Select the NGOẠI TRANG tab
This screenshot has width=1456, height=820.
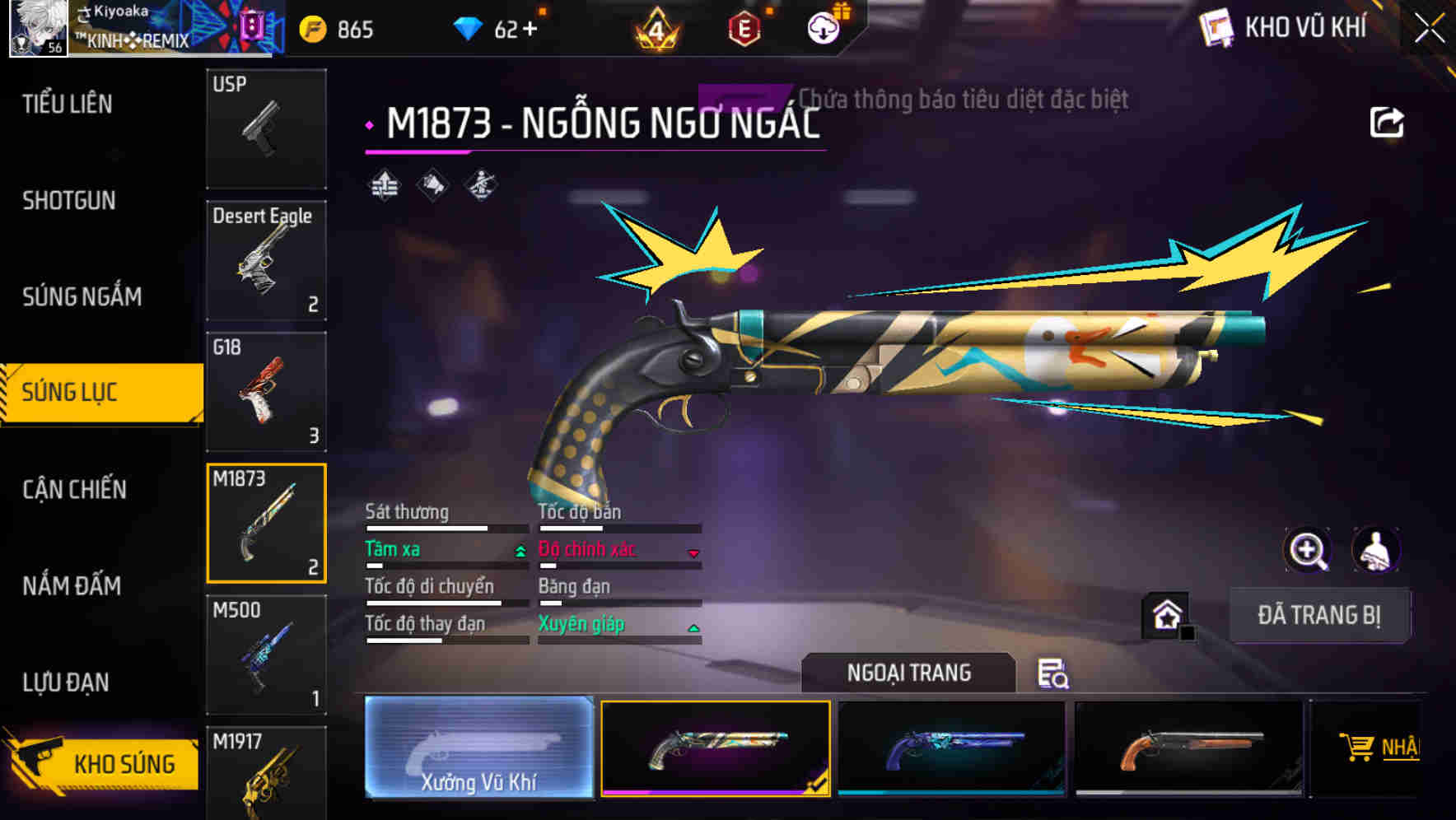pyautogui.click(x=908, y=672)
